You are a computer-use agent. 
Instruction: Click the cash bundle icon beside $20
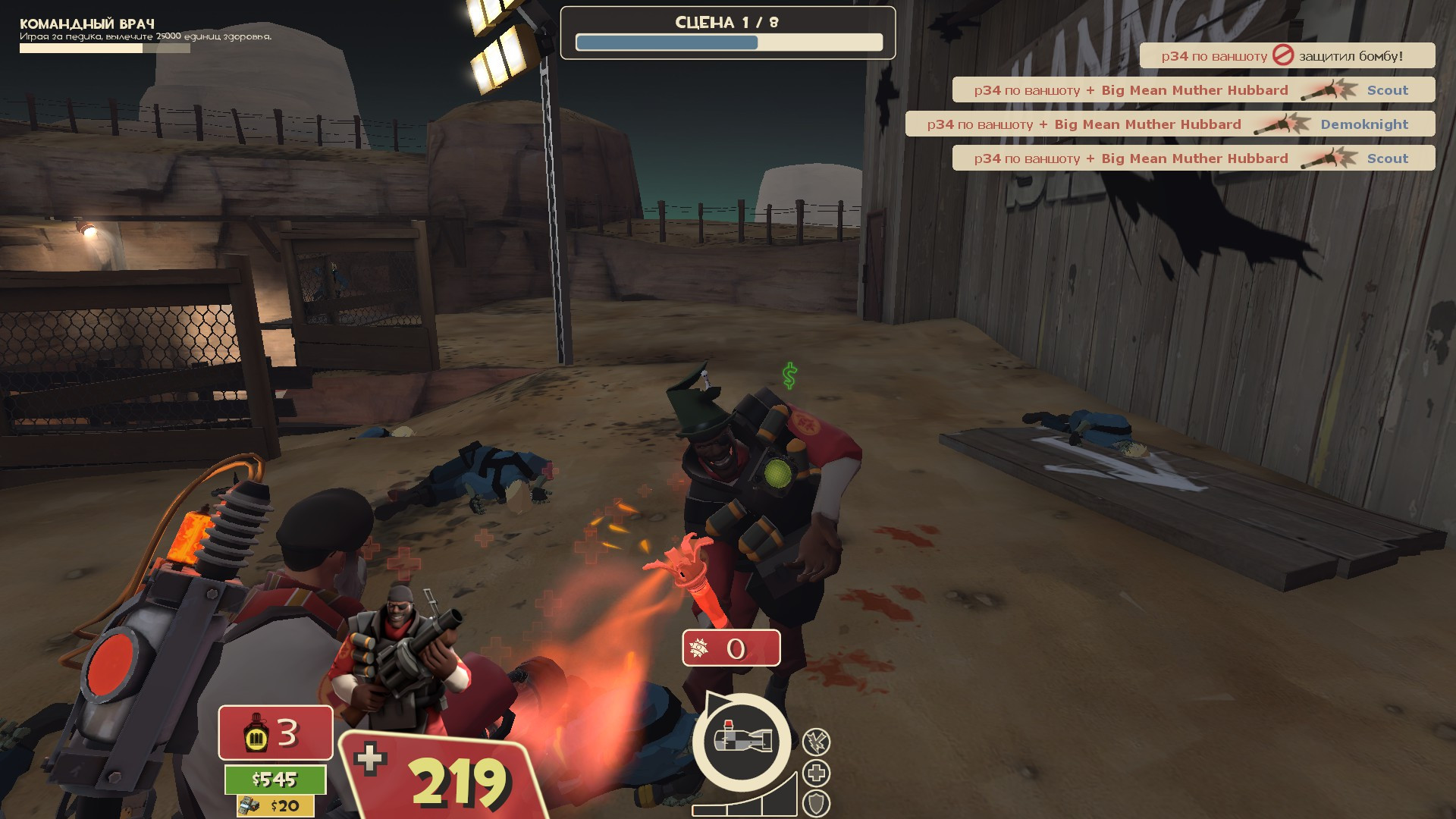248,805
